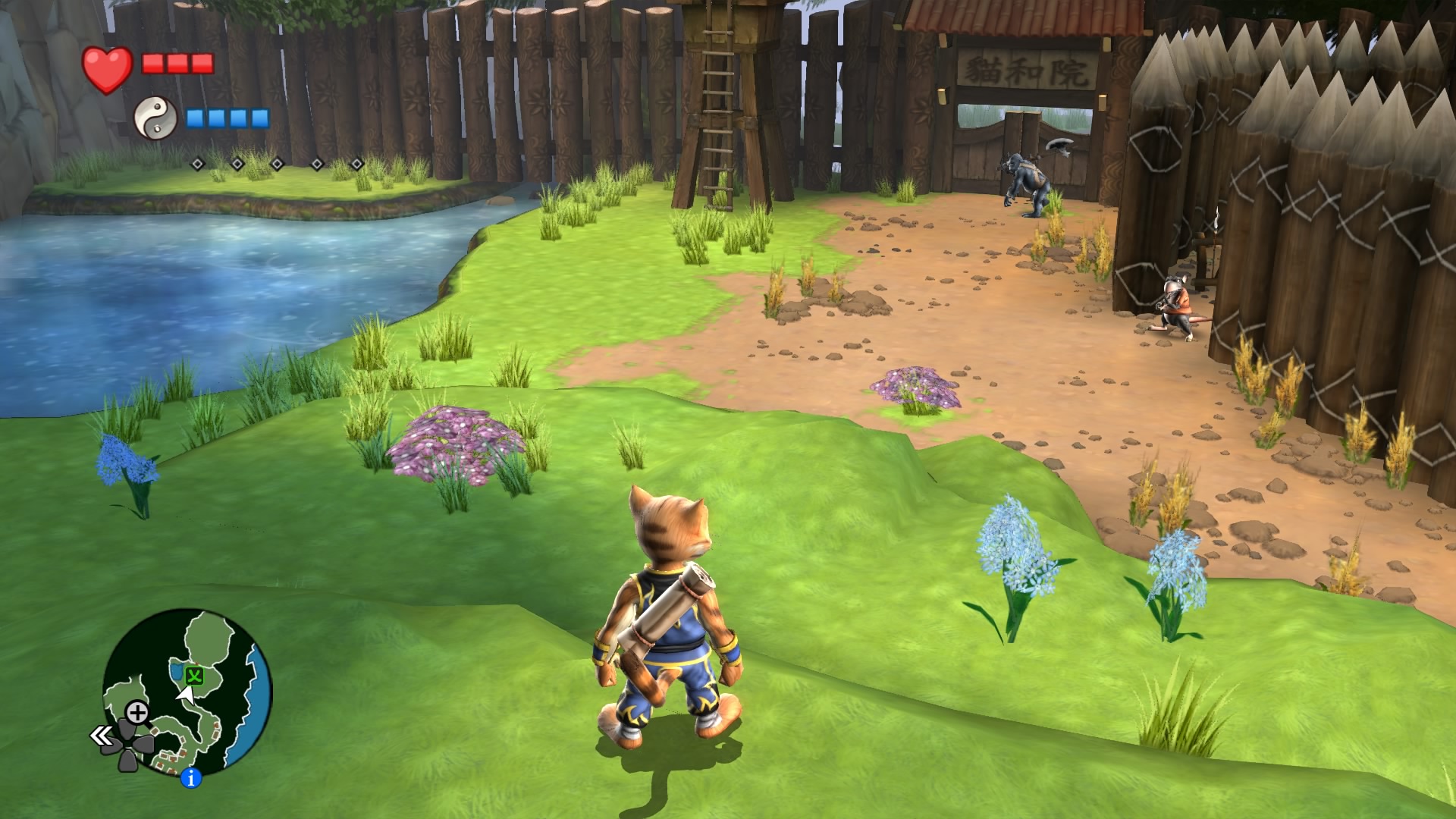The height and width of the screenshot is (819, 1456).
Task: Select the green objective marker on minimap
Action: [x=195, y=674]
